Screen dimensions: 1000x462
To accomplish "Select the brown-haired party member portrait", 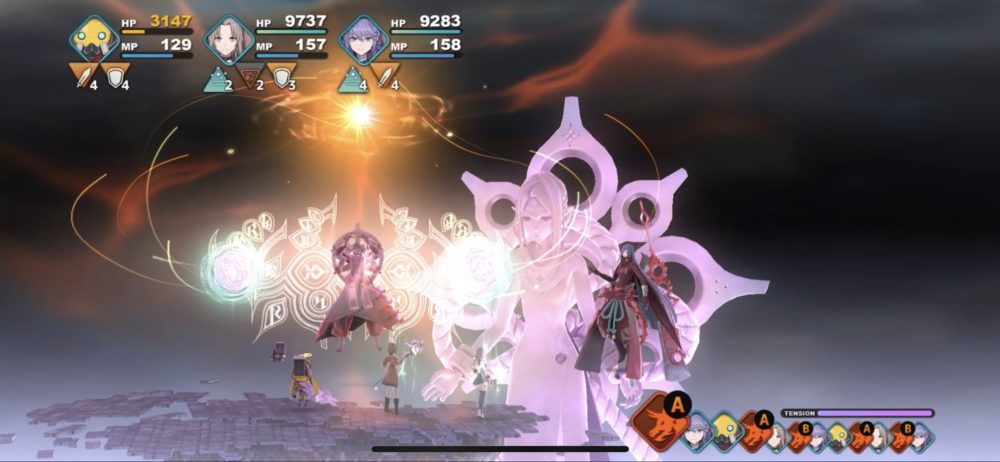I will [229, 40].
